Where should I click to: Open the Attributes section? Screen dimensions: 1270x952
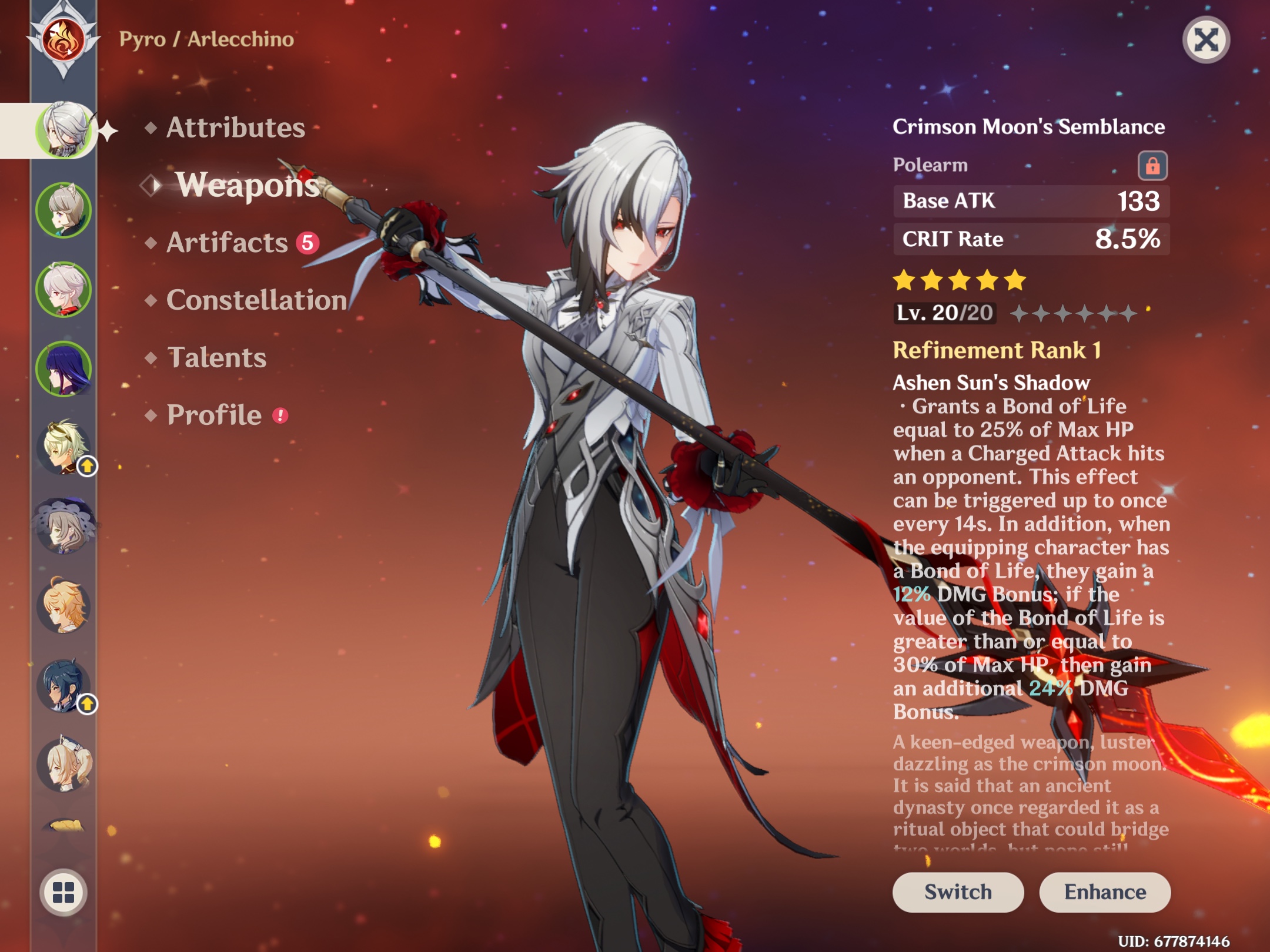(x=234, y=127)
